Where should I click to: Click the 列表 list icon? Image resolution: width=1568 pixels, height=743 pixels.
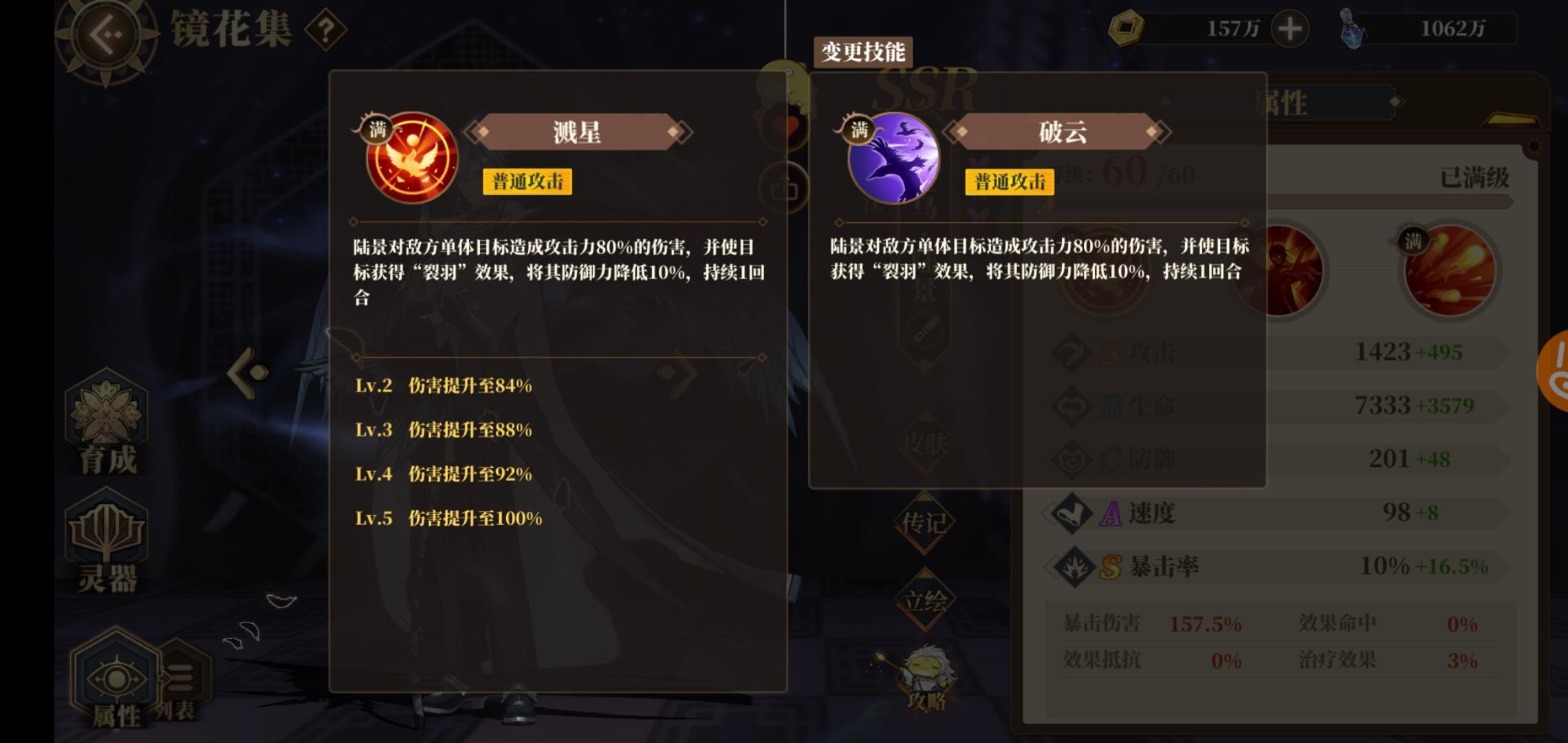(180, 678)
